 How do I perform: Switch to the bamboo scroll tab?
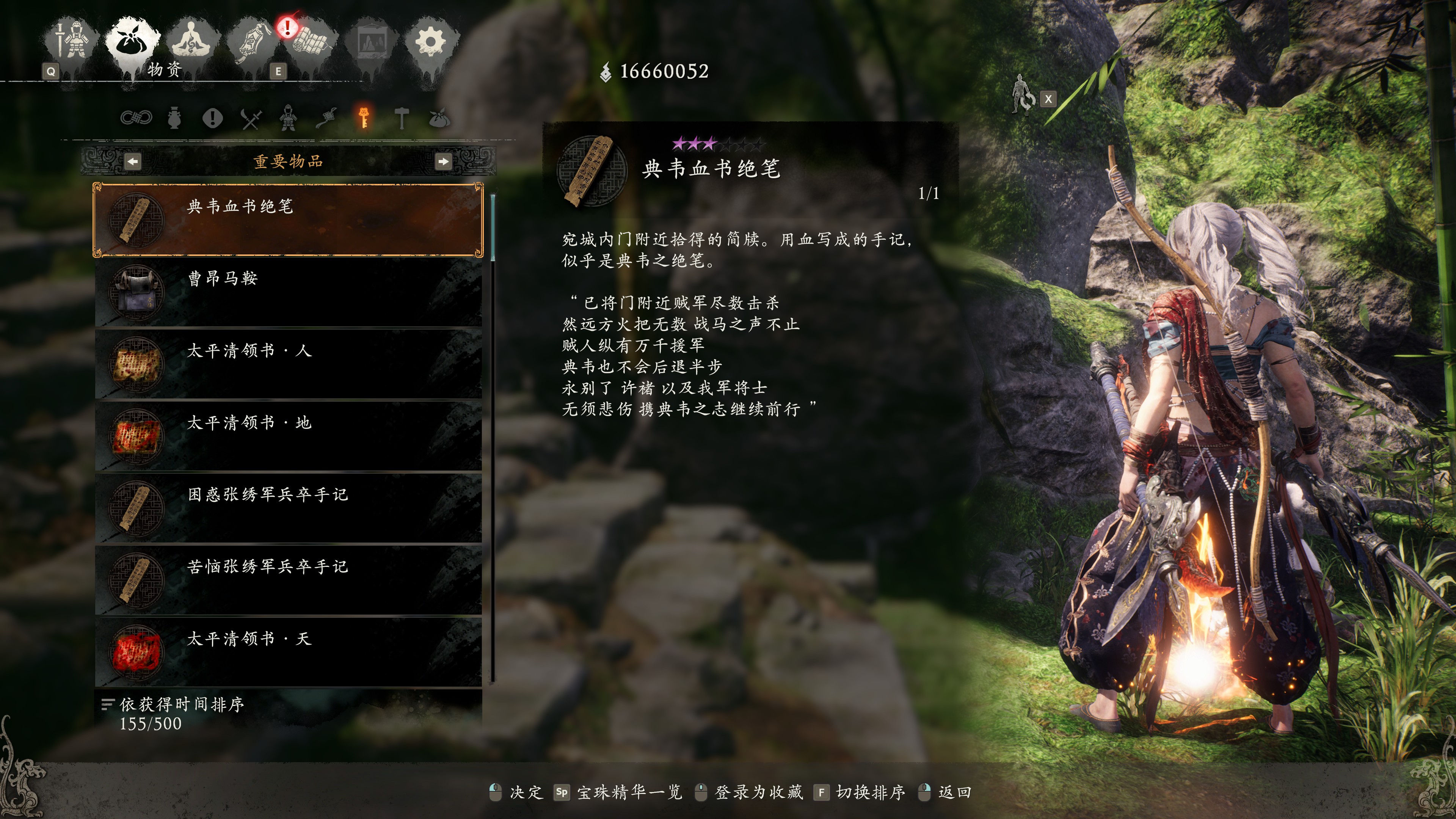(x=310, y=41)
